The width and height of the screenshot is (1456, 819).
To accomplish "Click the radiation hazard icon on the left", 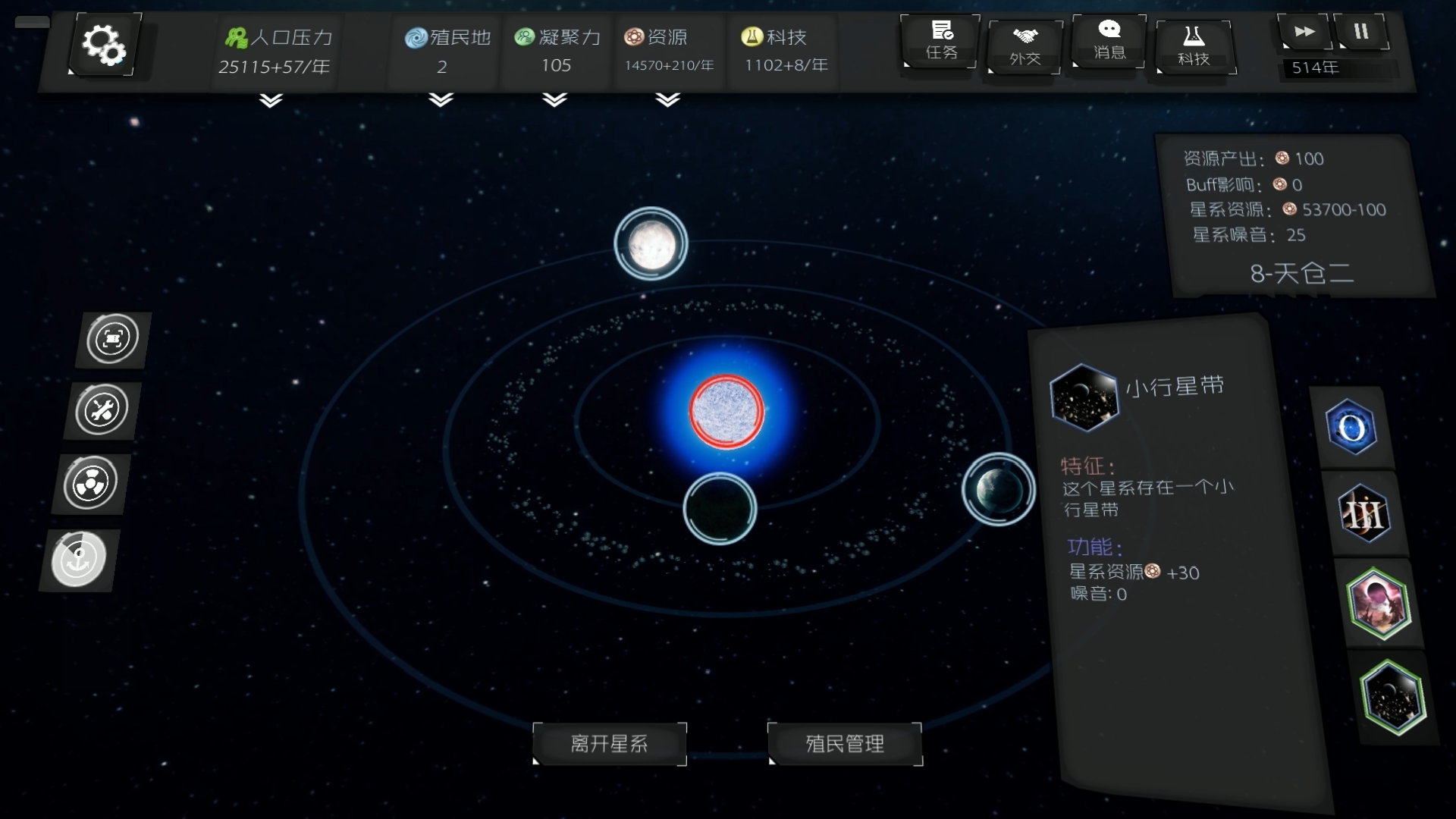I will point(90,483).
